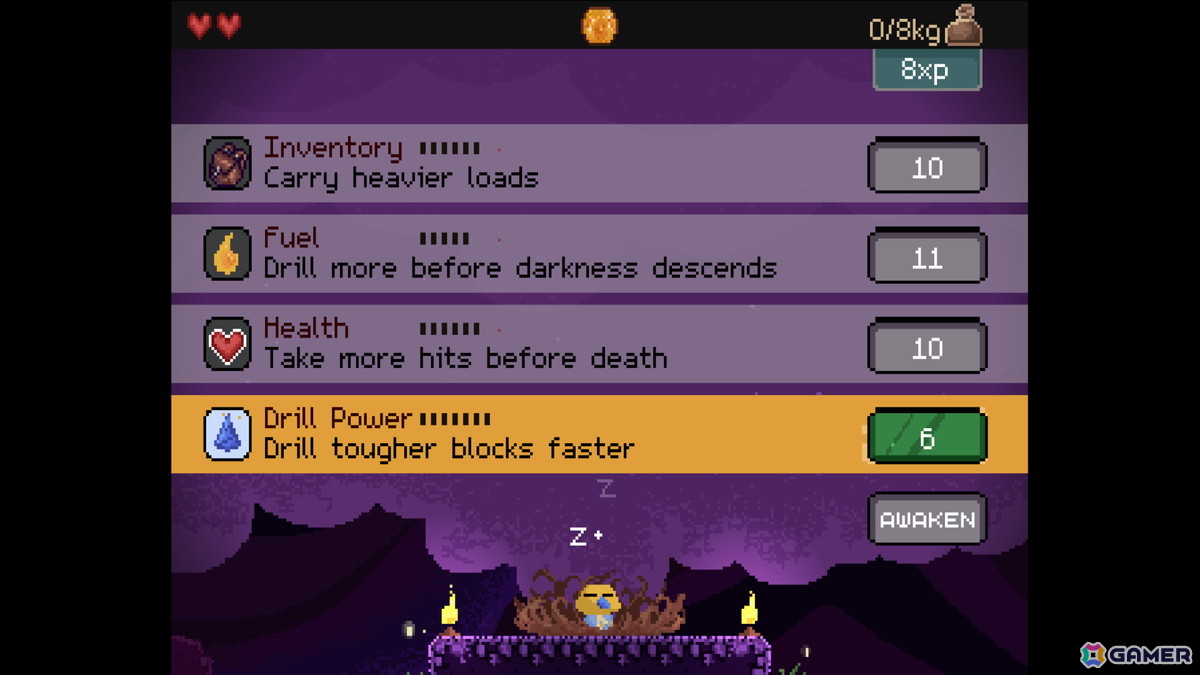Screen dimensions: 1200x675
Task: Click the Inventory bag icon
Action: tap(227, 164)
